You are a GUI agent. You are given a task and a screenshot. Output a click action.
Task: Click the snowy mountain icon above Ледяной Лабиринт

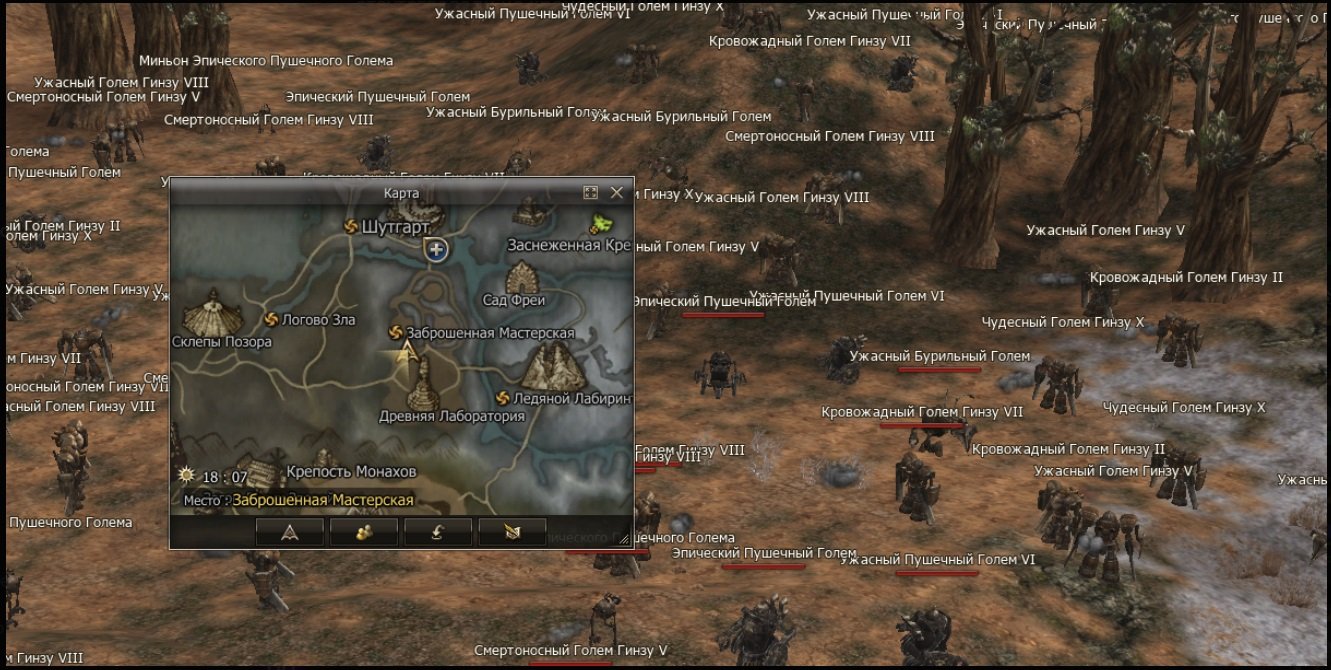pyautogui.click(x=551, y=366)
